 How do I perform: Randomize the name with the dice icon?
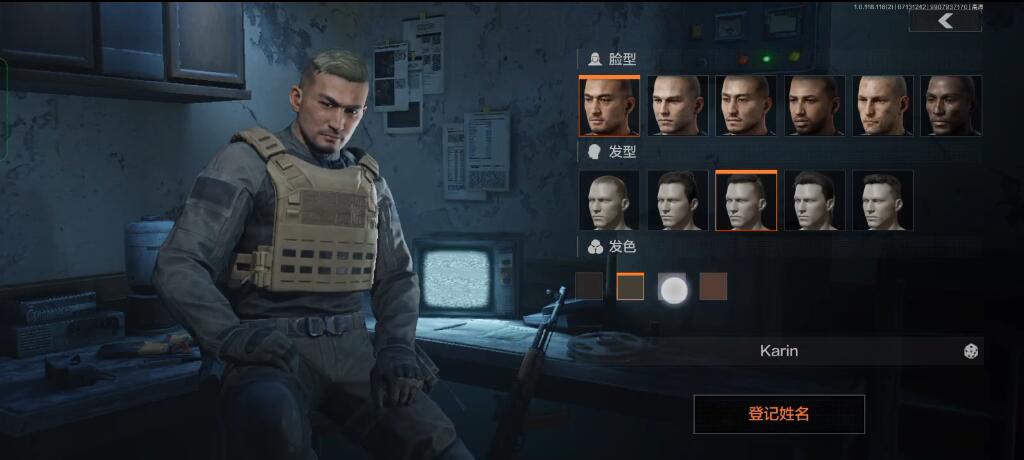tap(970, 351)
